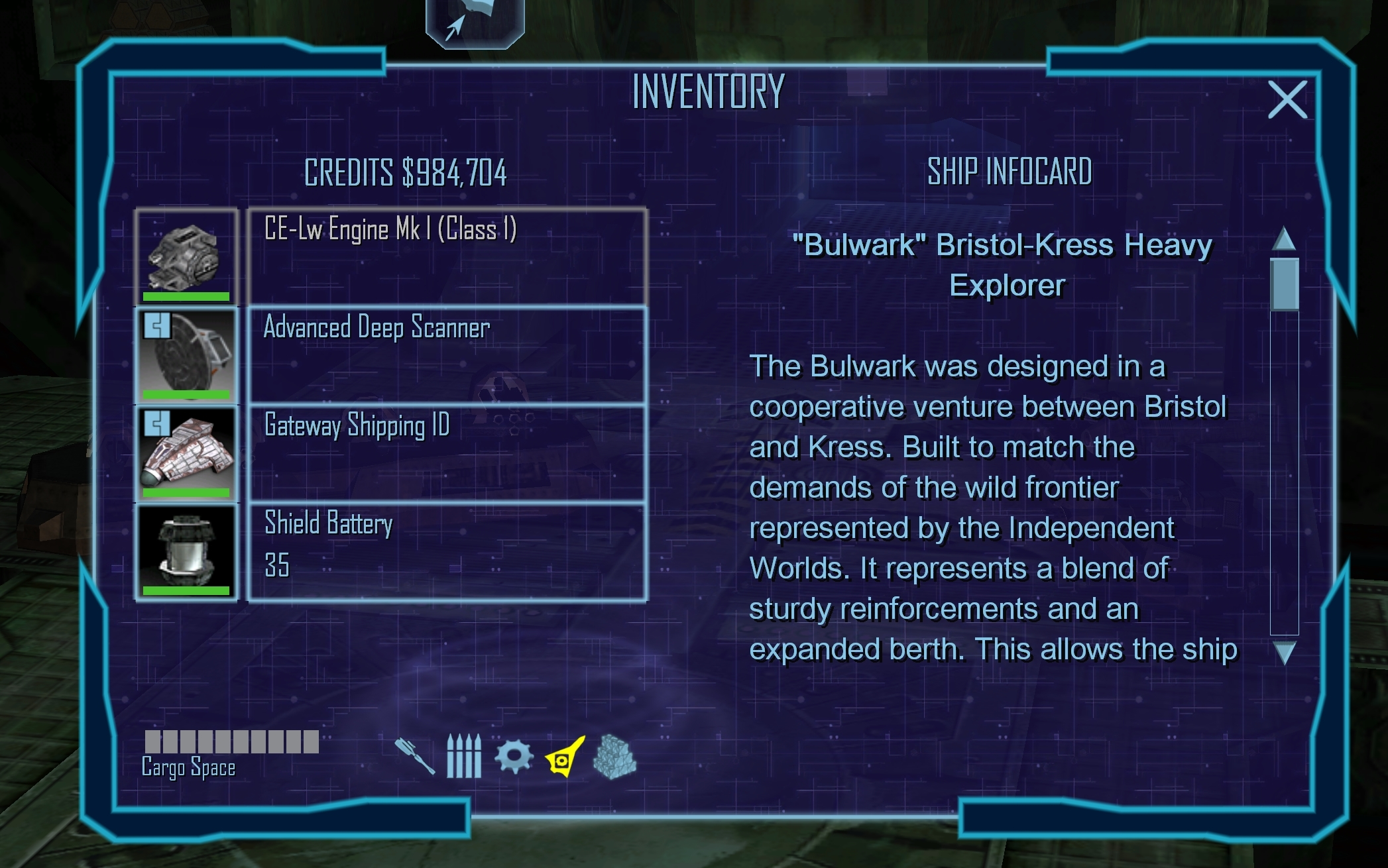The image size is (1388, 868).
Task: Choose the Gateway Shipping ID item
Action: click(447, 453)
